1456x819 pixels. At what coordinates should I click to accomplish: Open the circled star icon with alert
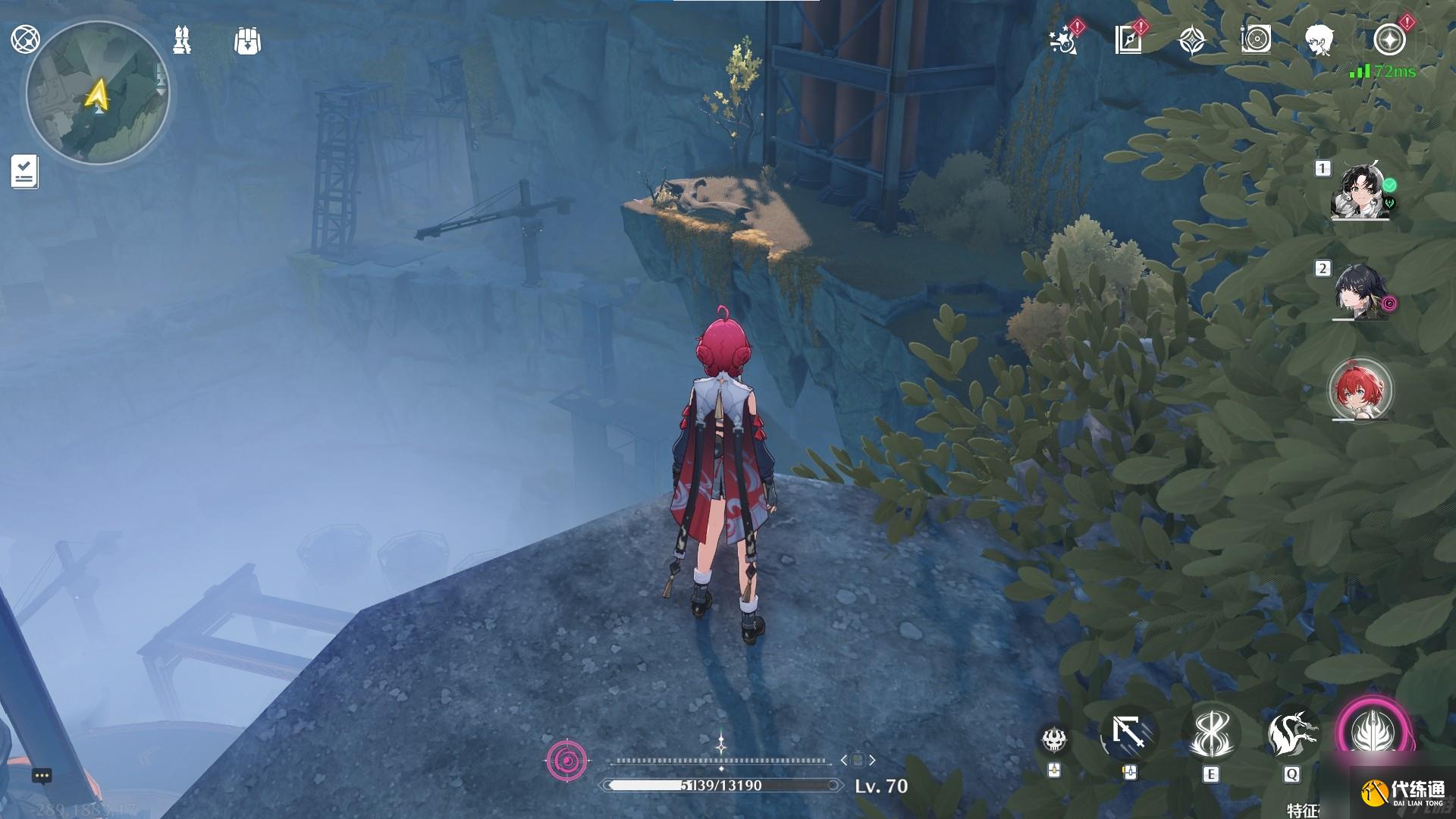point(1389,40)
